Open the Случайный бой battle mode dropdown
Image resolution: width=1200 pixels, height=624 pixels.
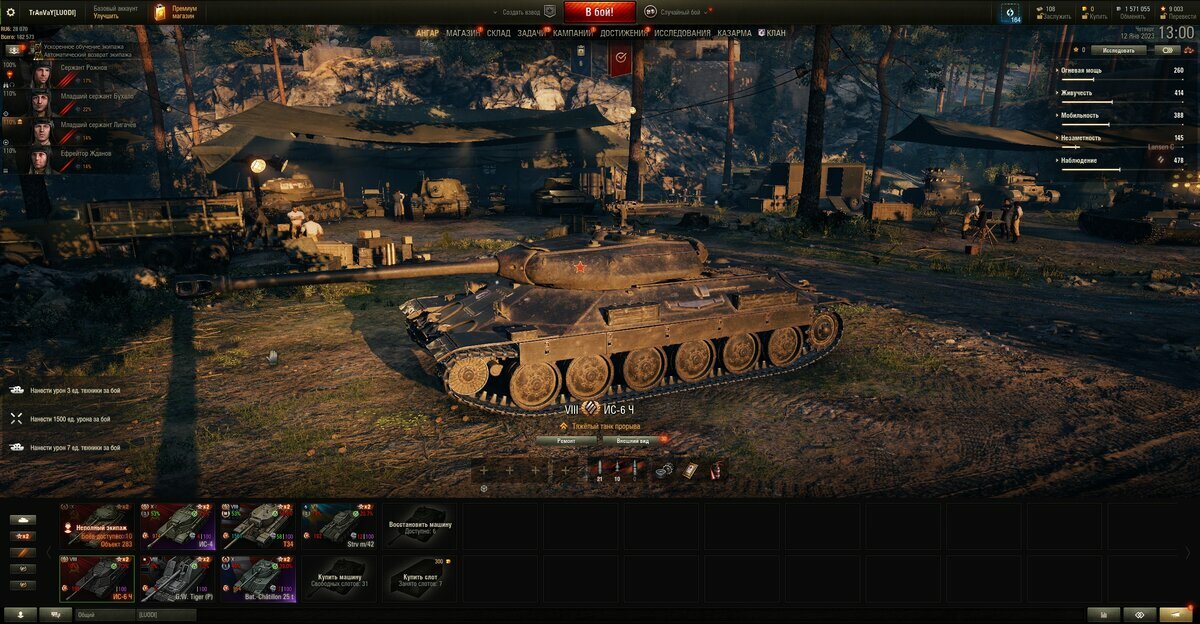click(x=680, y=12)
